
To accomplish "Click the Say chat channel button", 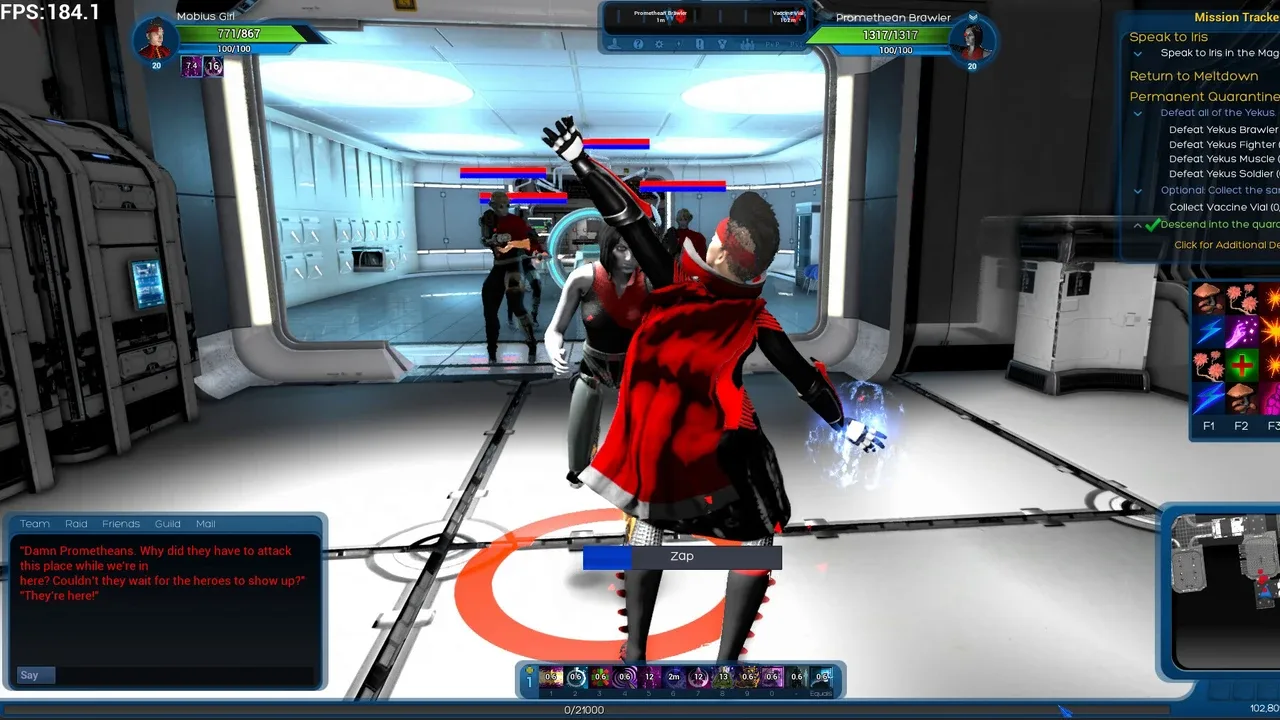I will [x=31, y=676].
